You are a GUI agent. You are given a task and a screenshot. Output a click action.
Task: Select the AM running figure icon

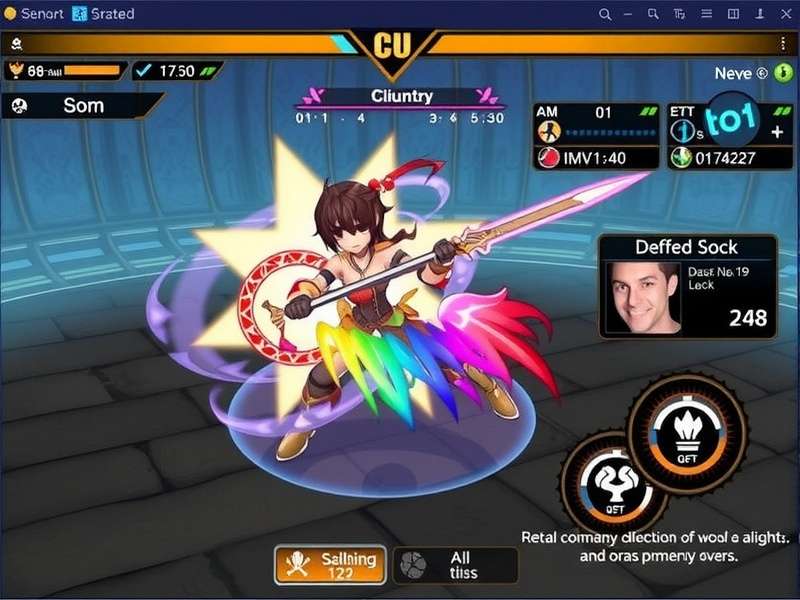(548, 131)
